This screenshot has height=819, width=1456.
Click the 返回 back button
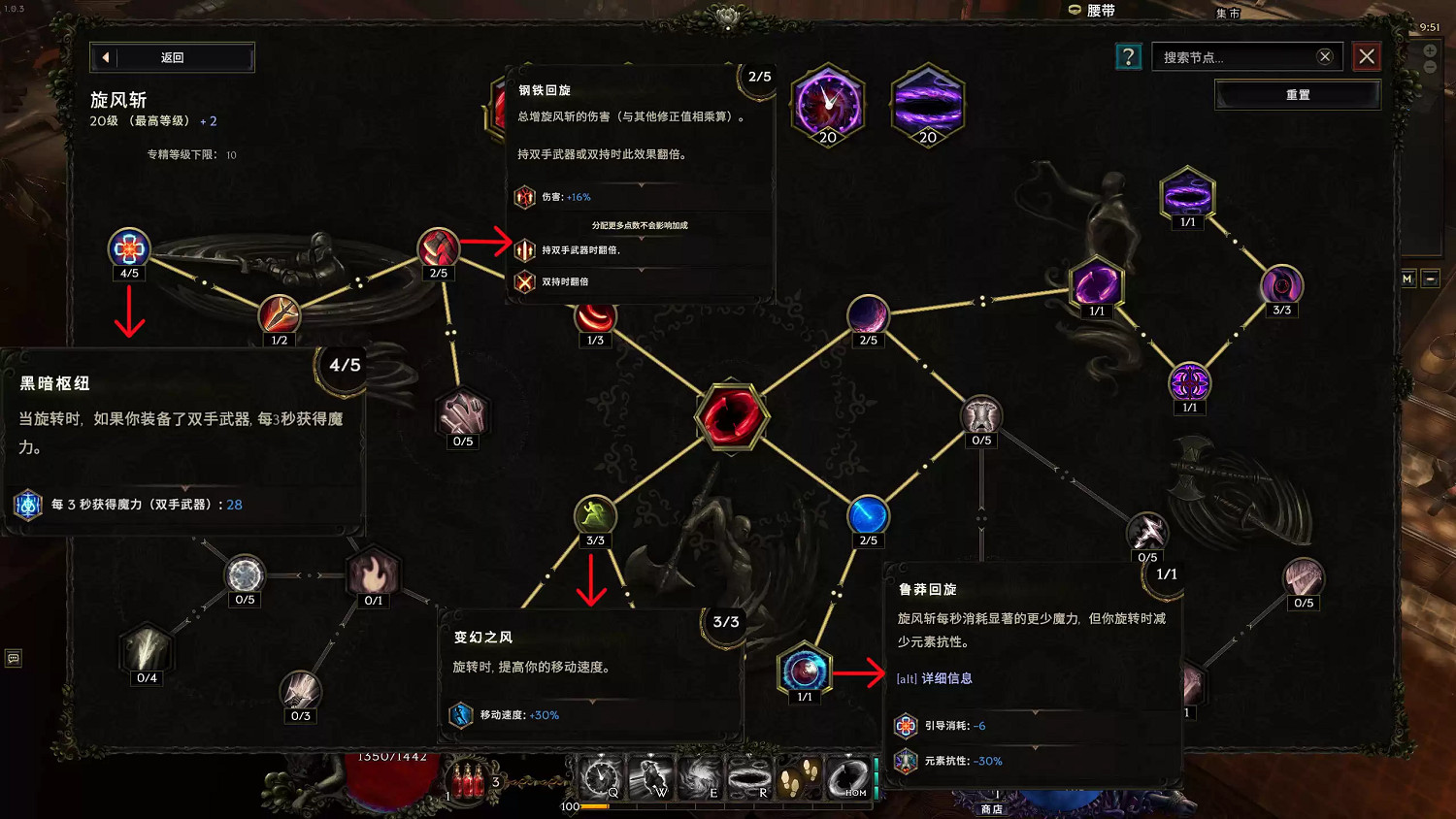click(171, 57)
